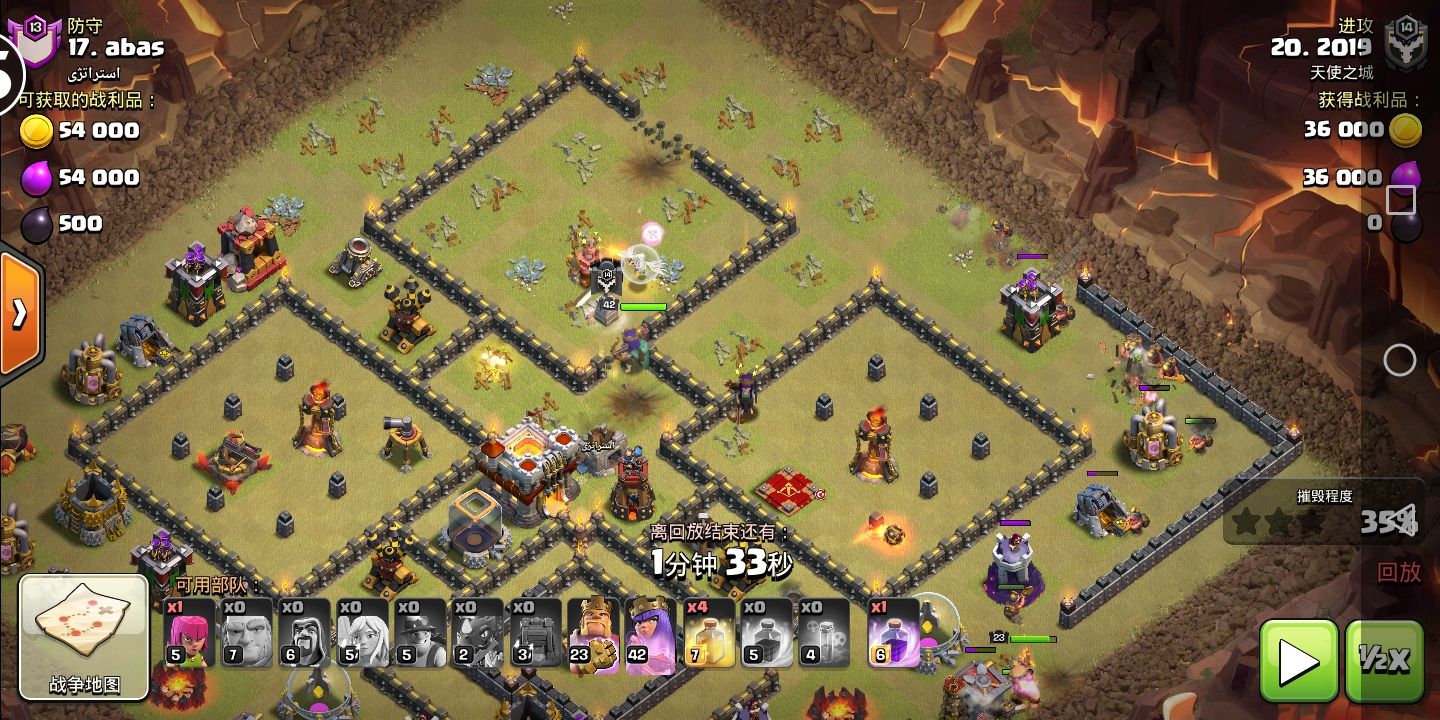Select the greyed-out siege machine slot

point(536,633)
